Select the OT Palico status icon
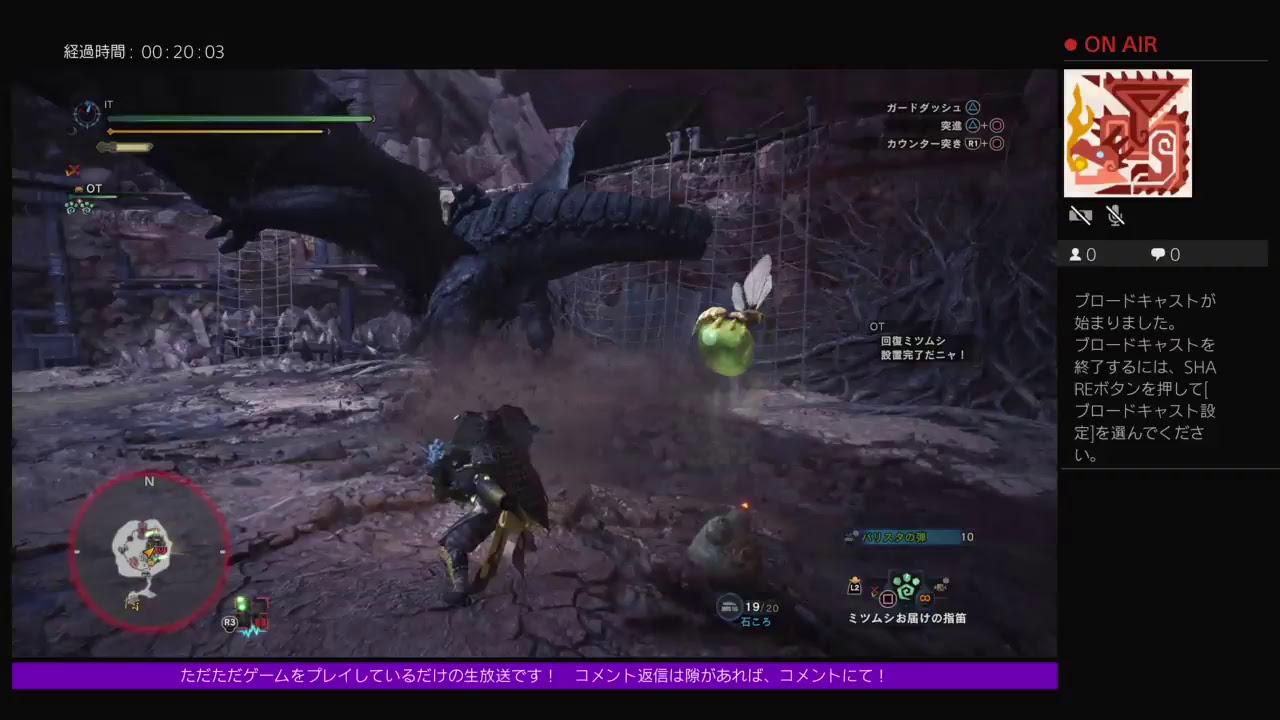The image size is (1280, 720). point(78,188)
